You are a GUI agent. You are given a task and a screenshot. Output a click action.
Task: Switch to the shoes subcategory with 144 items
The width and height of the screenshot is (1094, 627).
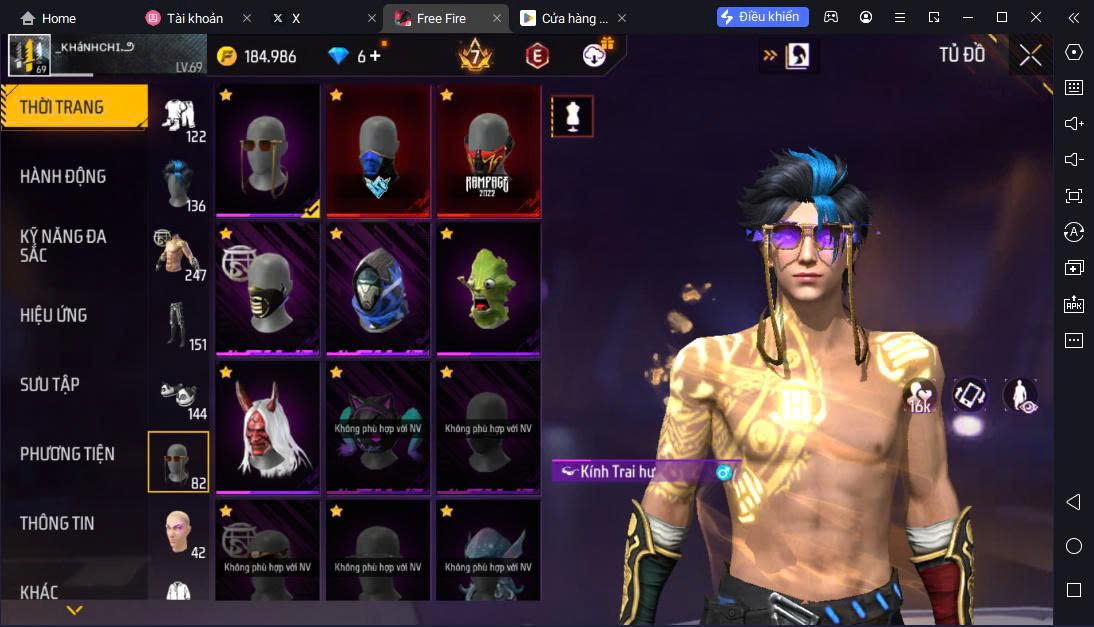(179, 395)
